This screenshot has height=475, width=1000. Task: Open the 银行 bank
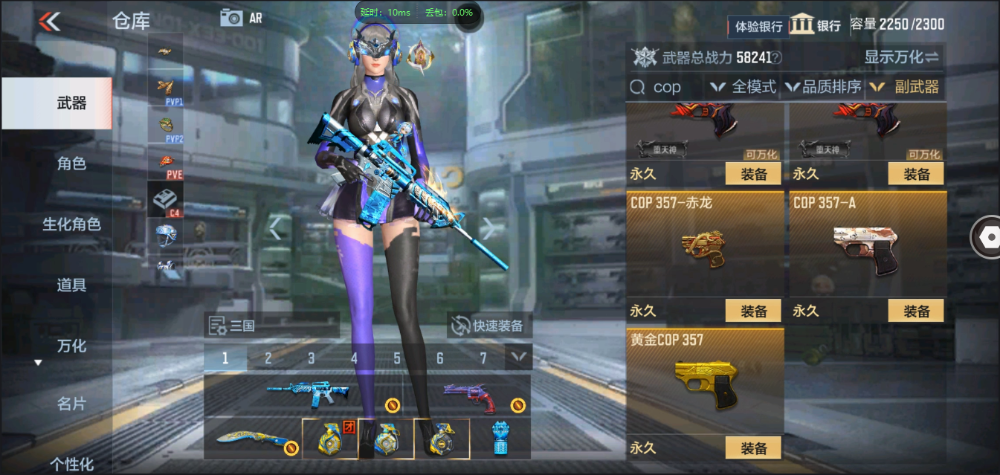point(814,25)
